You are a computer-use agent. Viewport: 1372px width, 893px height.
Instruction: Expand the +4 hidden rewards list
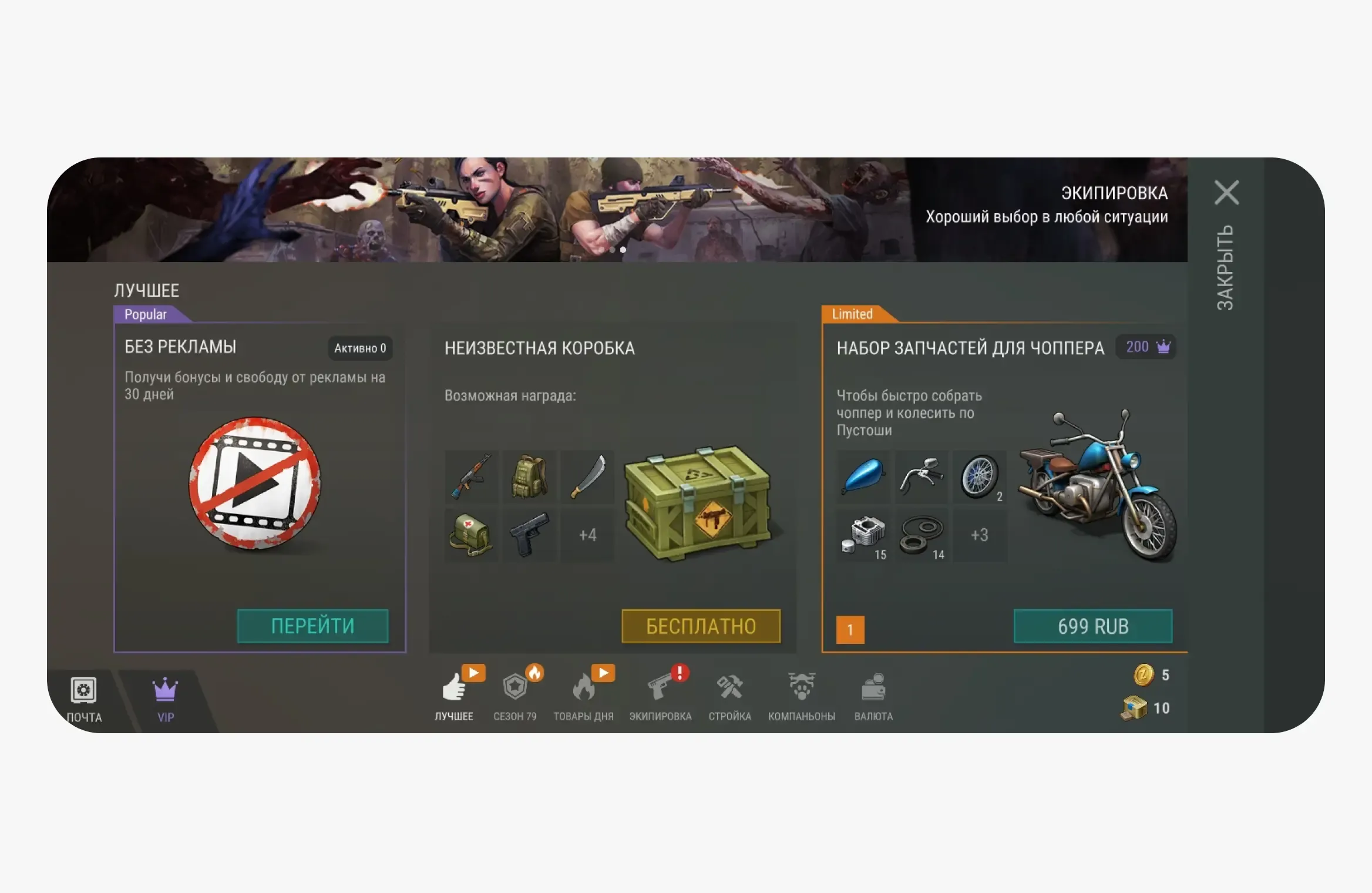(x=587, y=535)
